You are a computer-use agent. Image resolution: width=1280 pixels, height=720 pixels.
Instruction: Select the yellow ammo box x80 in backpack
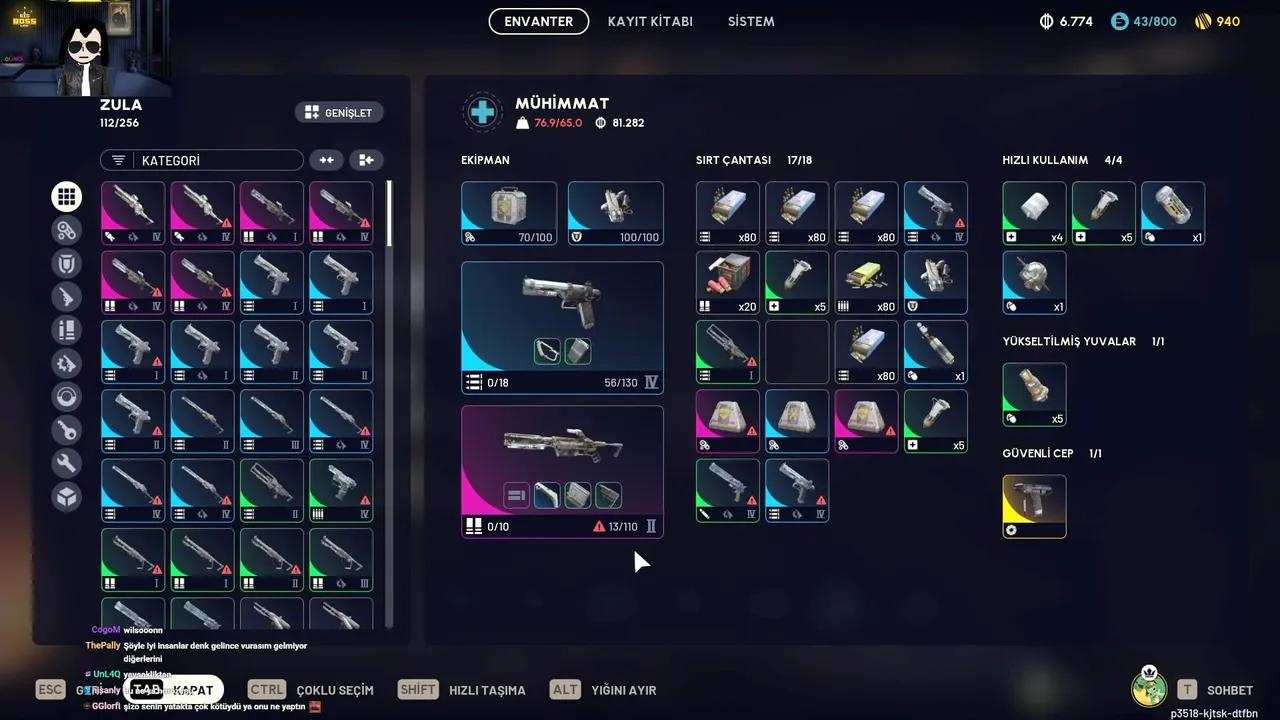point(866,283)
